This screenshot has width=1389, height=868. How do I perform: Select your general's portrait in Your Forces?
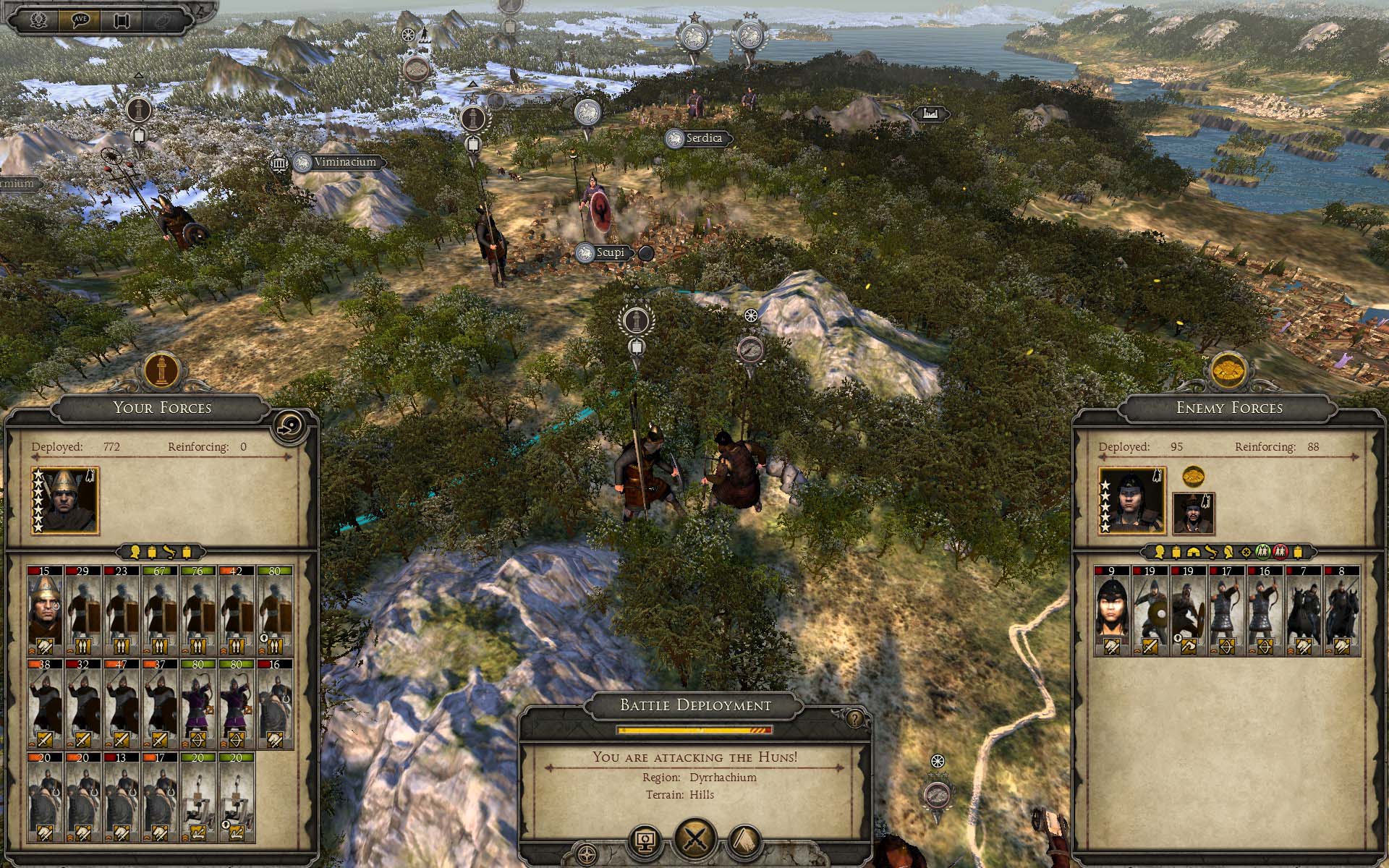click(65, 501)
